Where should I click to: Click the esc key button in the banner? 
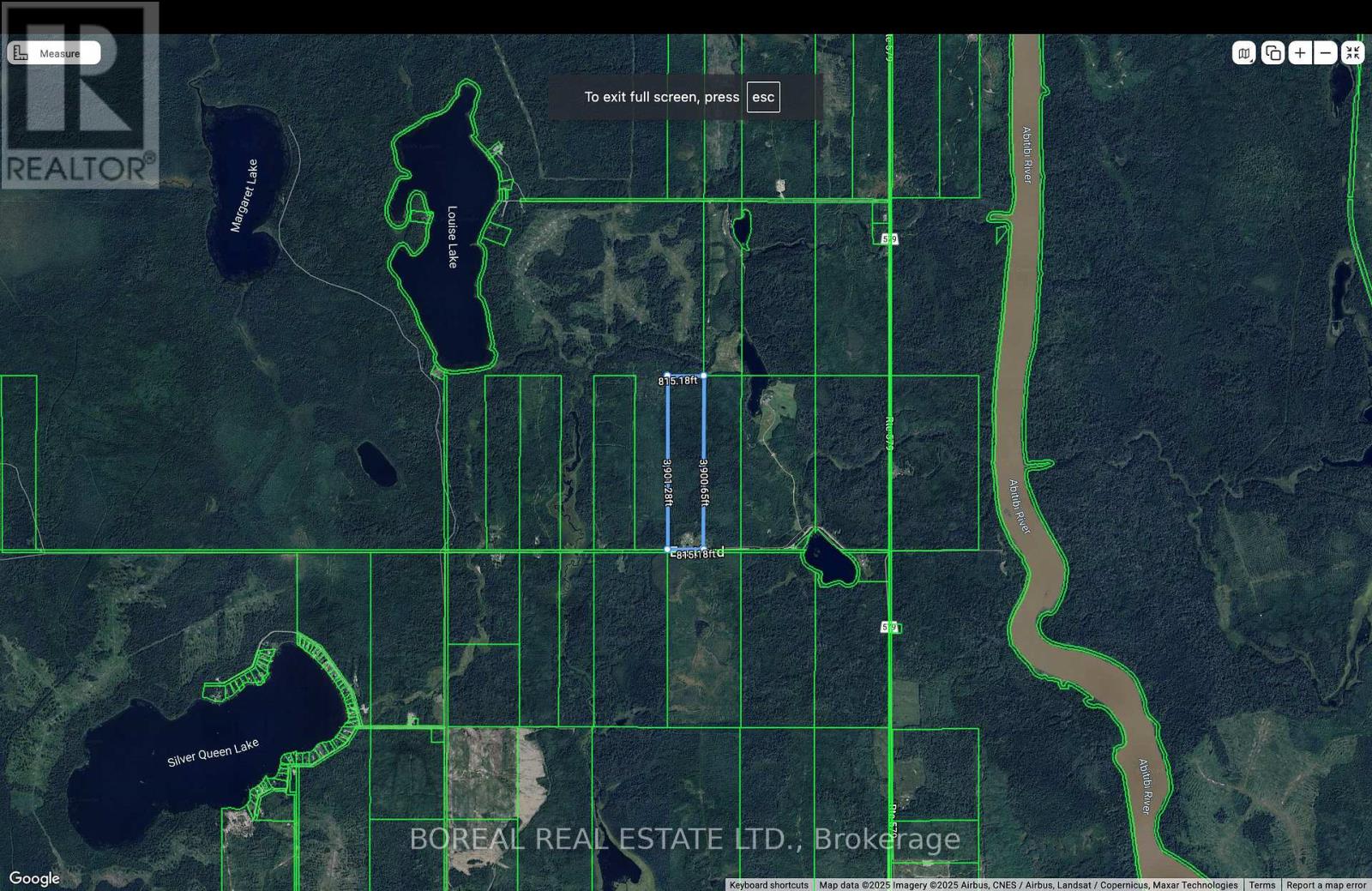[x=762, y=97]
